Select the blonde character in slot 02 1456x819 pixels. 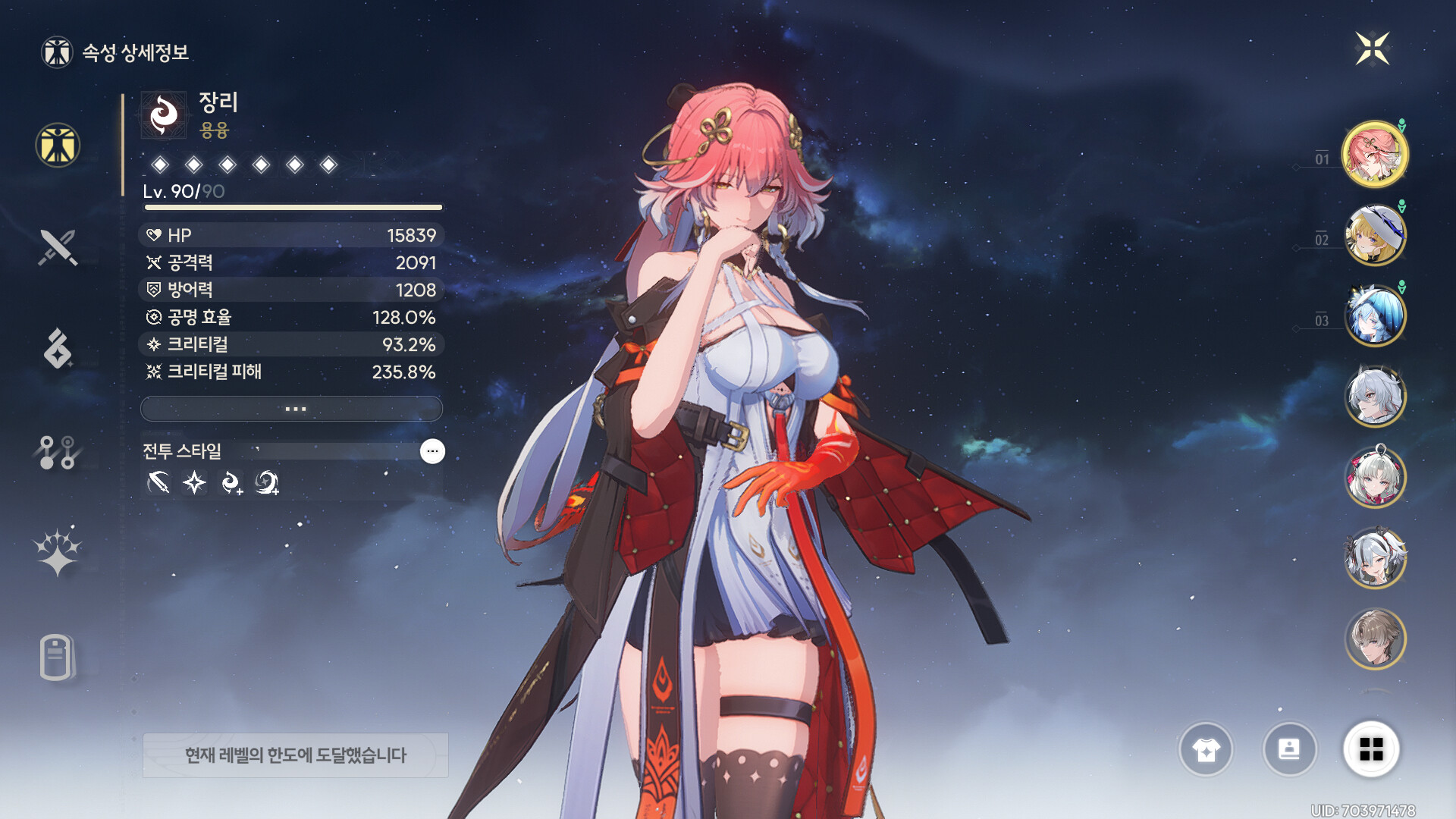coord(1374,235)
